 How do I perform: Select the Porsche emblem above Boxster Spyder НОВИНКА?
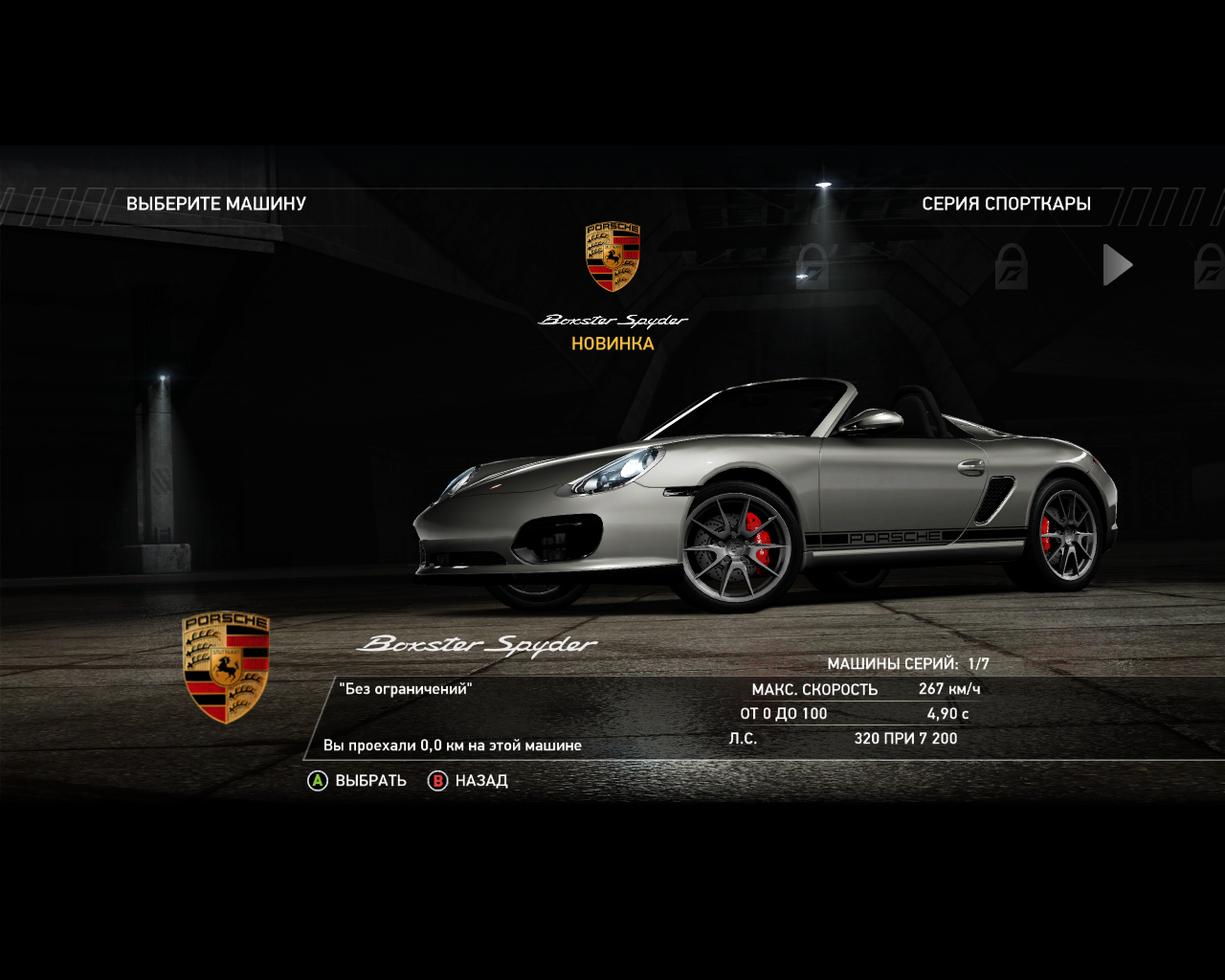click(612, 256)
